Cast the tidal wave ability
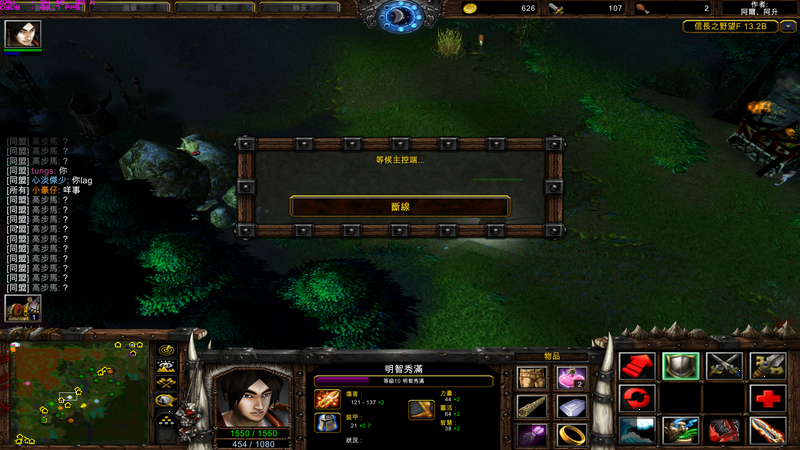Image resolution: width=800 pixels, height=450 pixels. (x=636, y=431)
